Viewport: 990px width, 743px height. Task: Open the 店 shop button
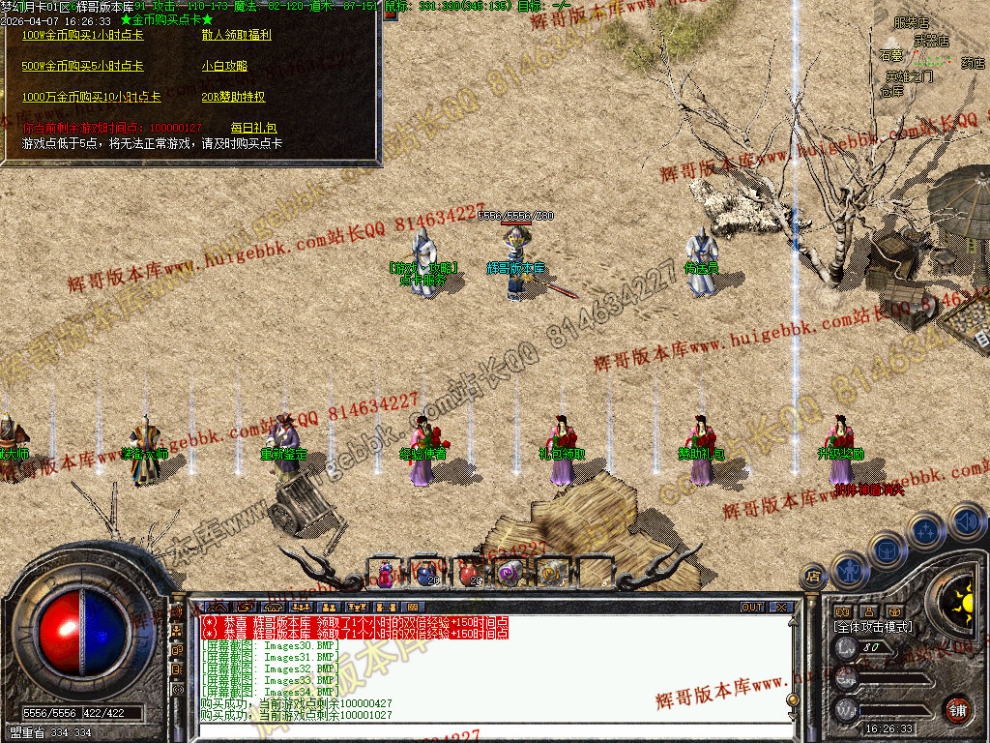(812, 577)
